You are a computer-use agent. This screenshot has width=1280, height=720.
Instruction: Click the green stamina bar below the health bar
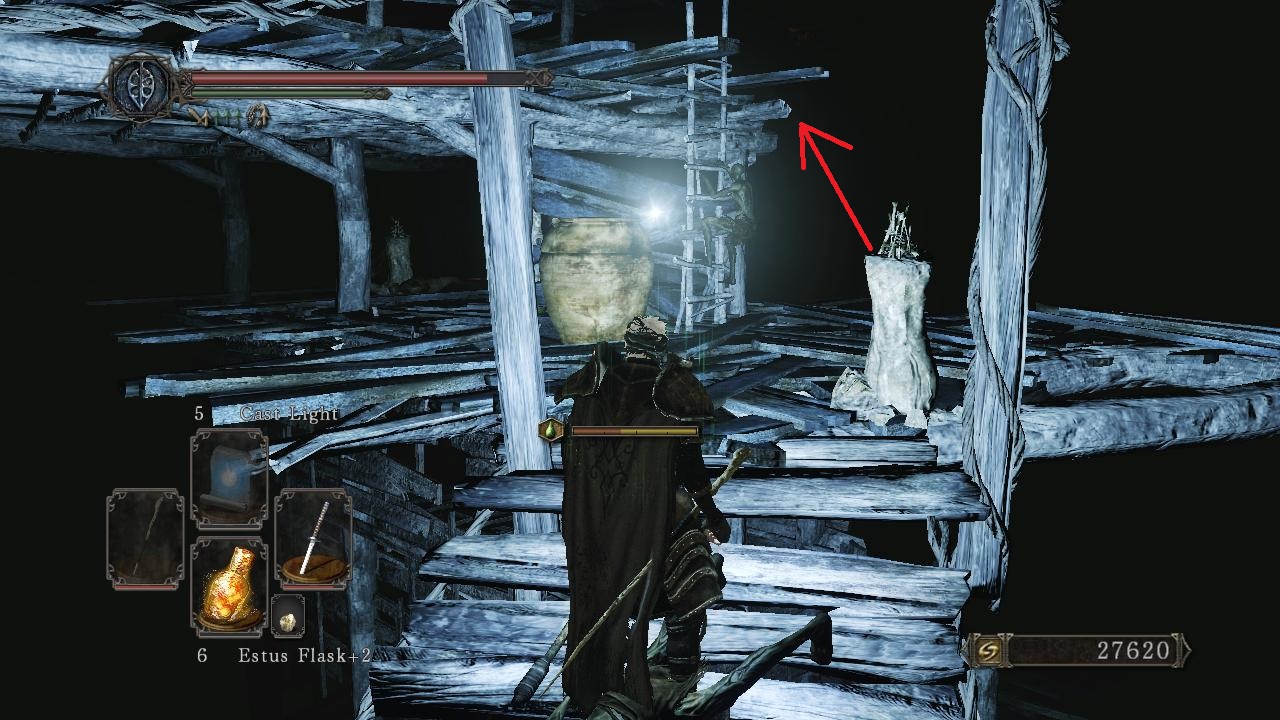pyautogui.click(x=280, y=91)
